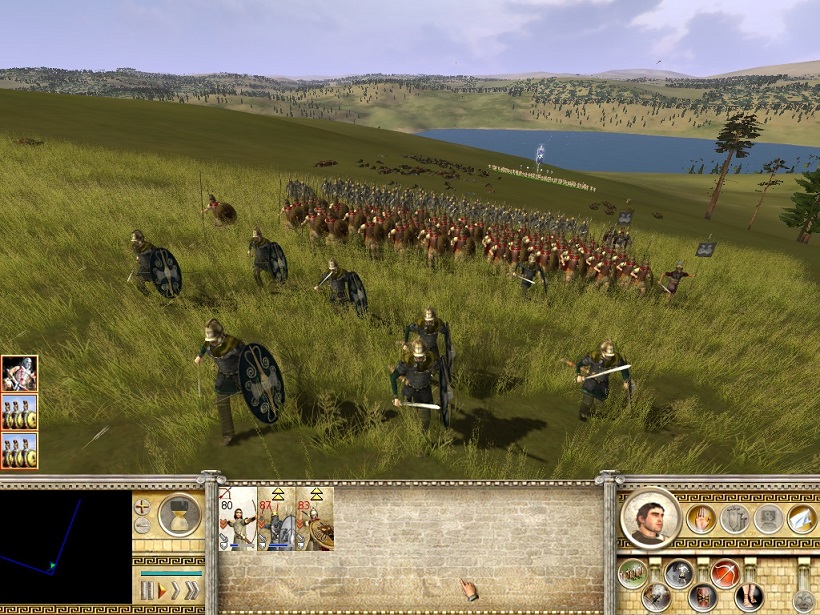Select the archer unit card with 80 men
The image size is (820, 615).
point(238,519)
